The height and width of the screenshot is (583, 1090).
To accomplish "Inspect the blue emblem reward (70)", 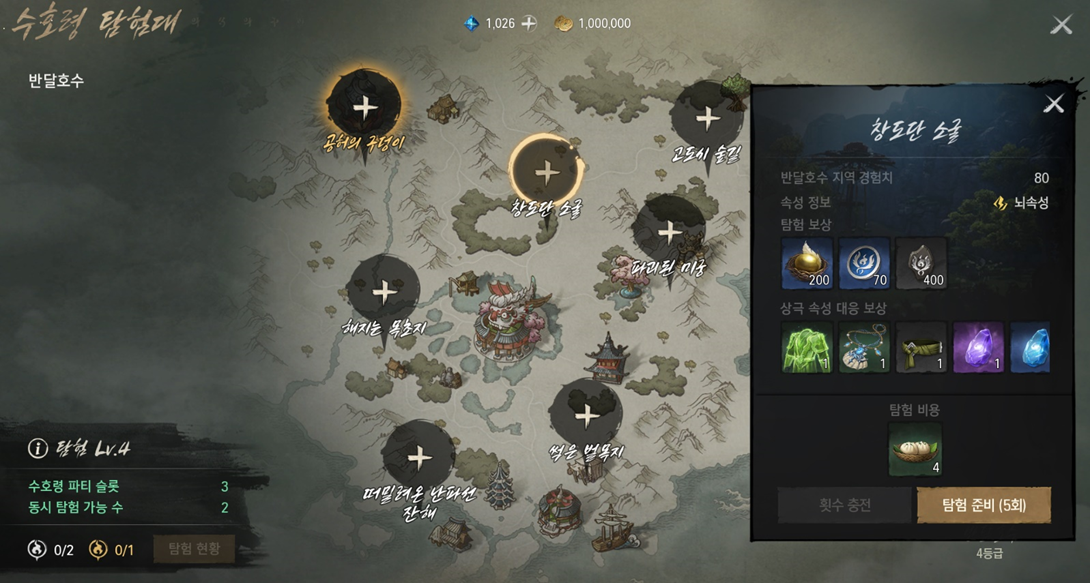I will coord(864,263).
